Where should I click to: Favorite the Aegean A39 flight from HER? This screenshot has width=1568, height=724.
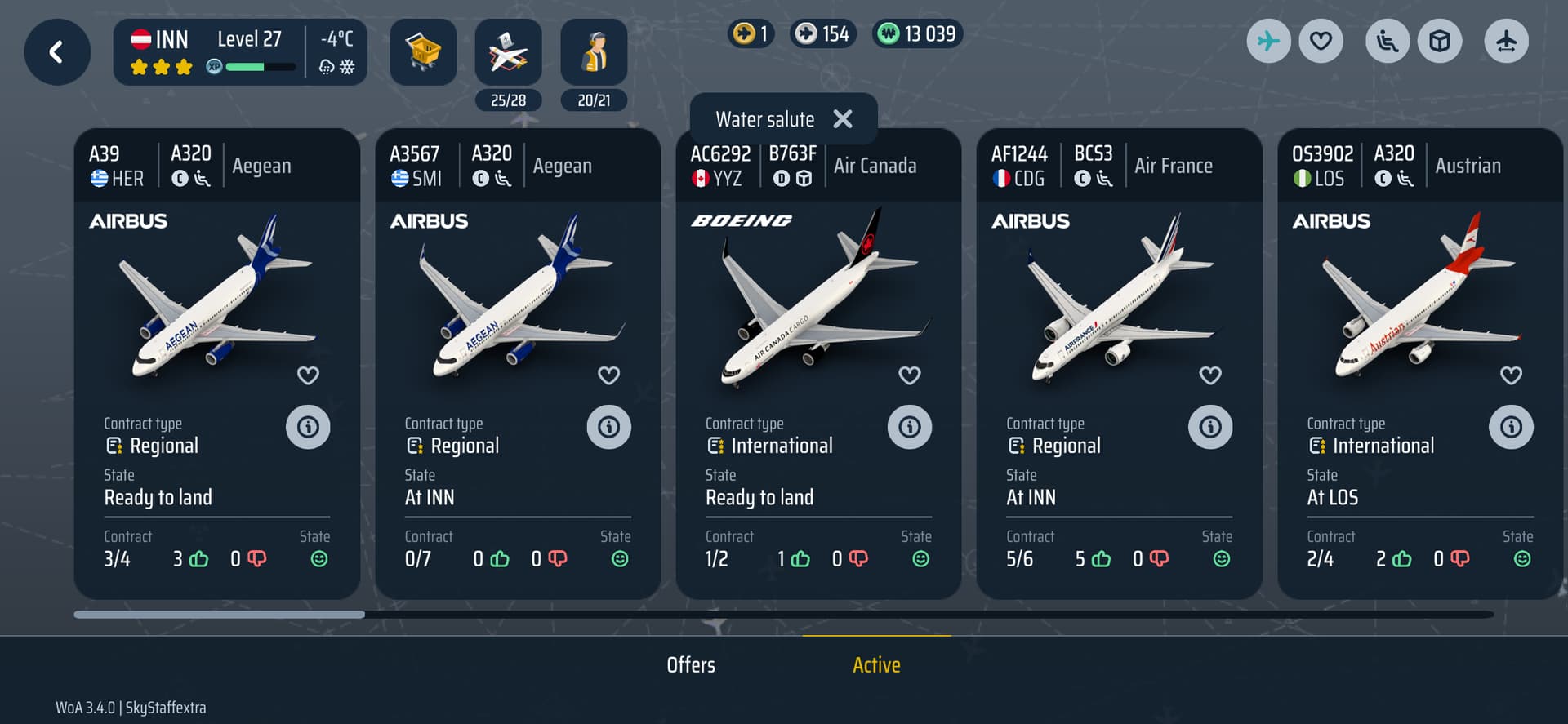(x=308, y=375)
